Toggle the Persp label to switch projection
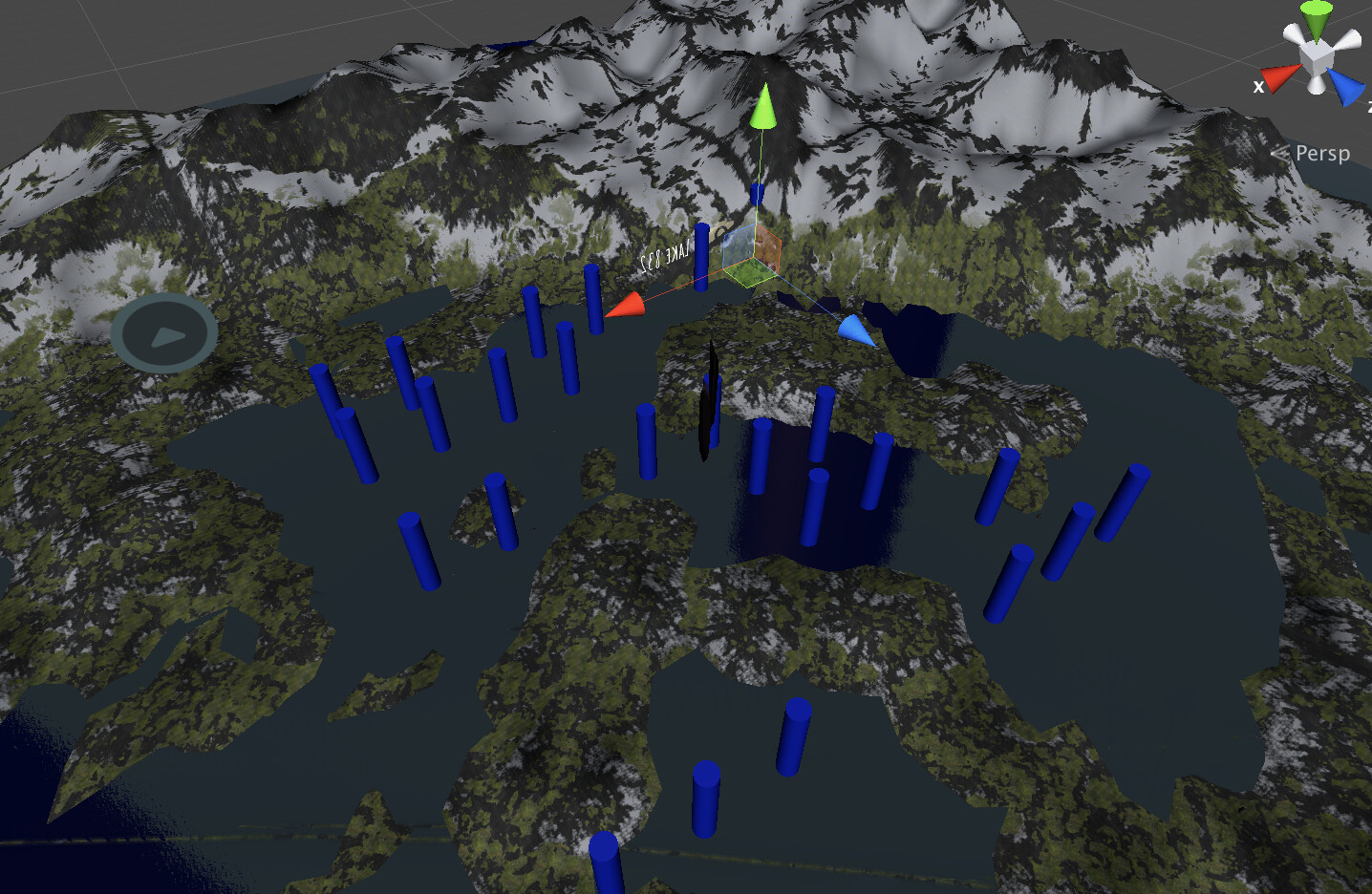 (1324, 153)
